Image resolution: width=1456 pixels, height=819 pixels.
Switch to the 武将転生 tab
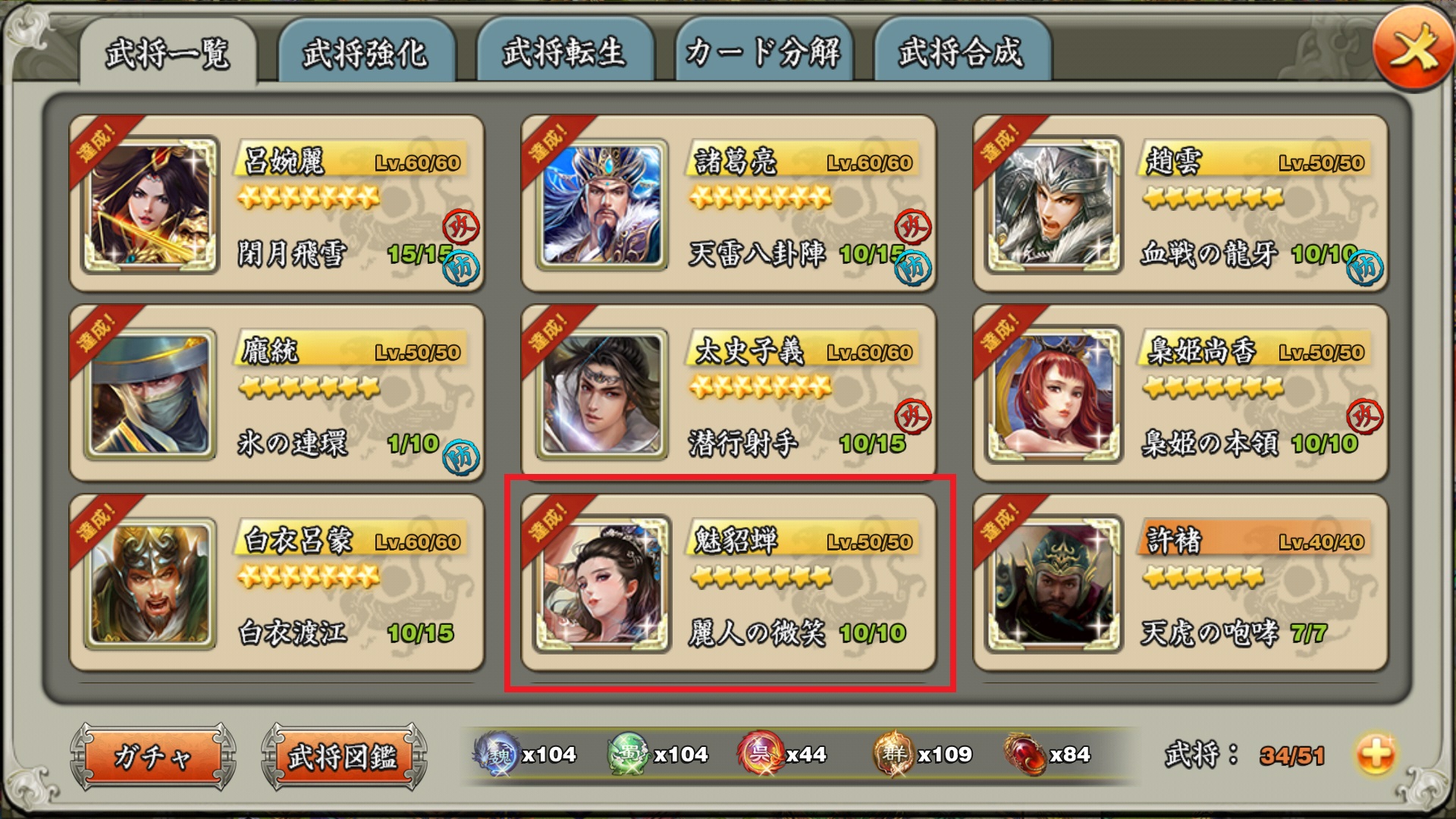(x=564, y=53)
